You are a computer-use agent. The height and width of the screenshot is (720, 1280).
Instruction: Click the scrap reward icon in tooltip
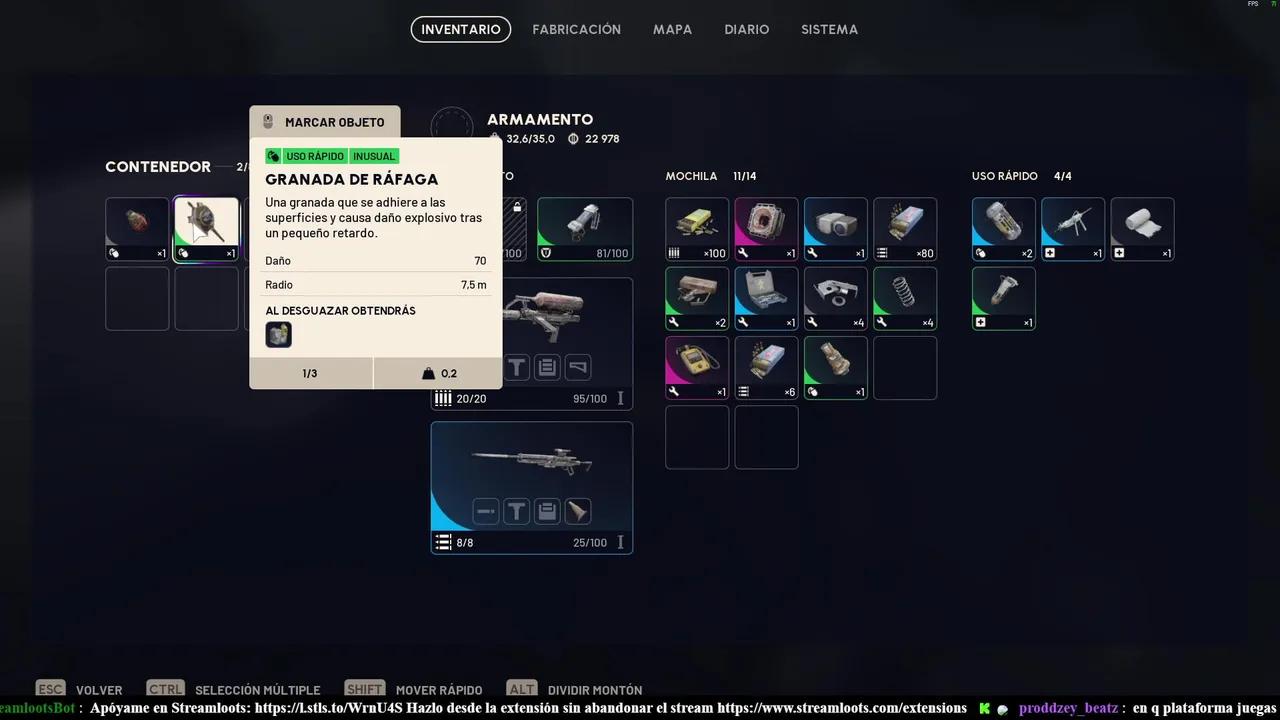278,335
